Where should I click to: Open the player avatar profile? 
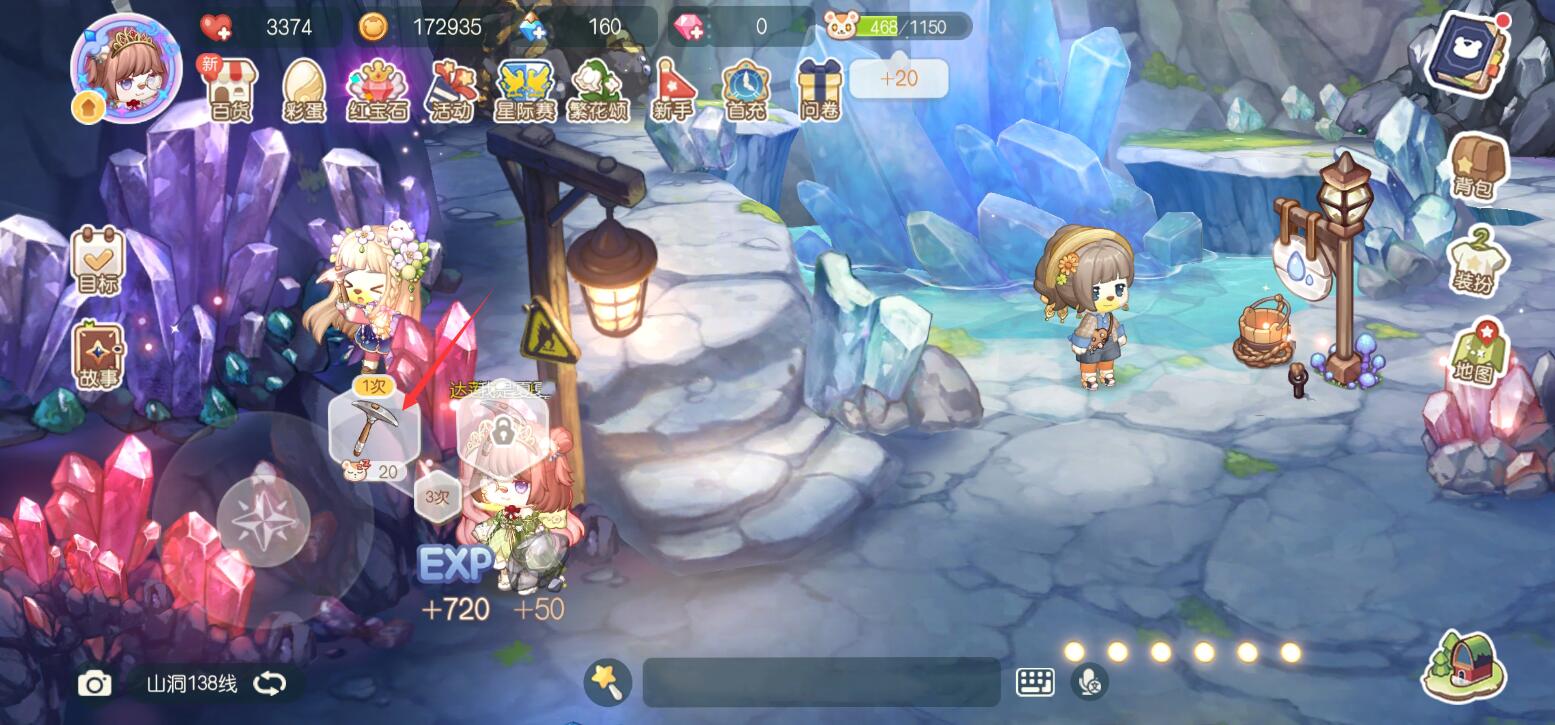point(126,68)
